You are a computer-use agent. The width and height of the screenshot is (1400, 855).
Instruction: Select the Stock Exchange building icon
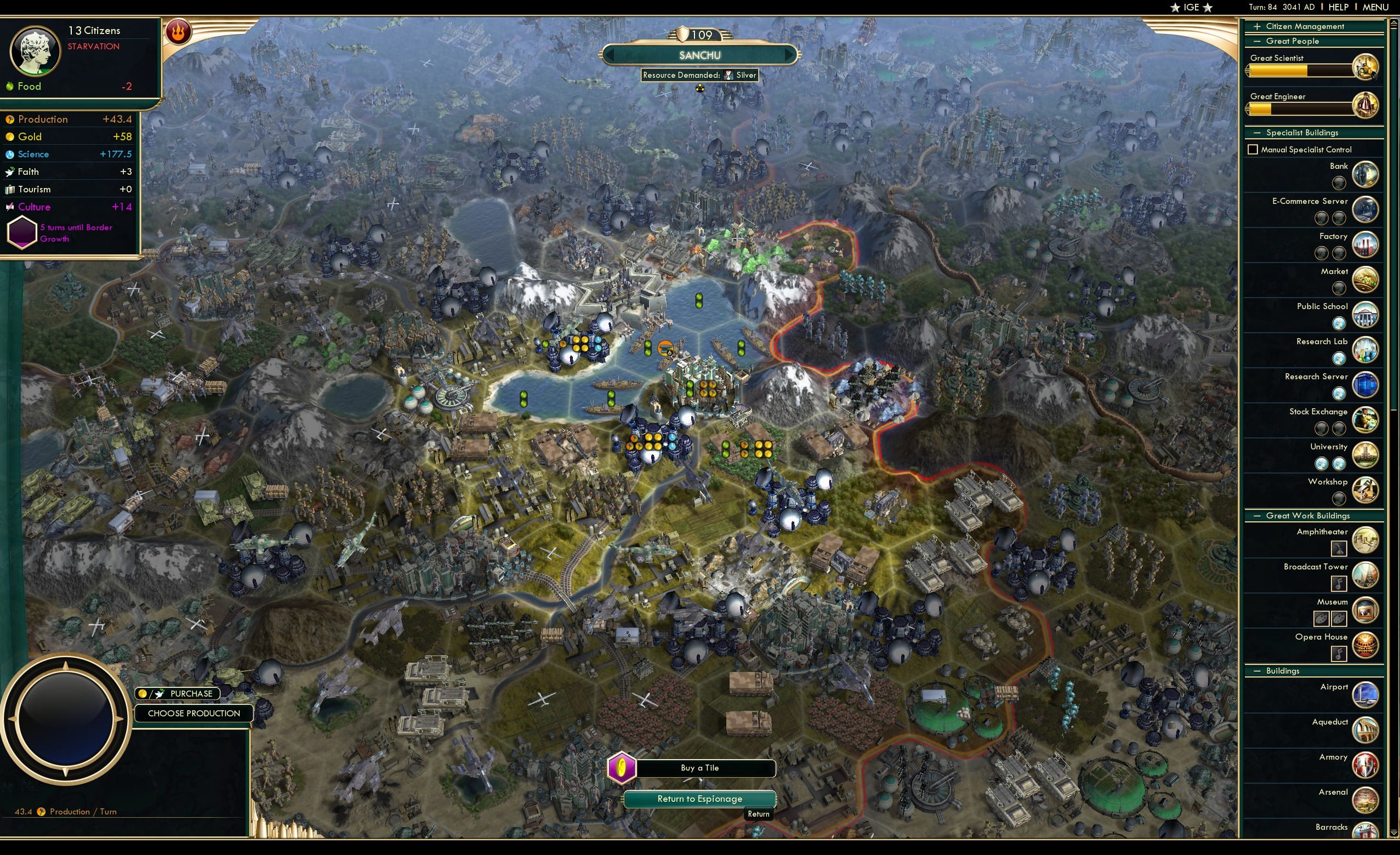tap(1367, 420)
